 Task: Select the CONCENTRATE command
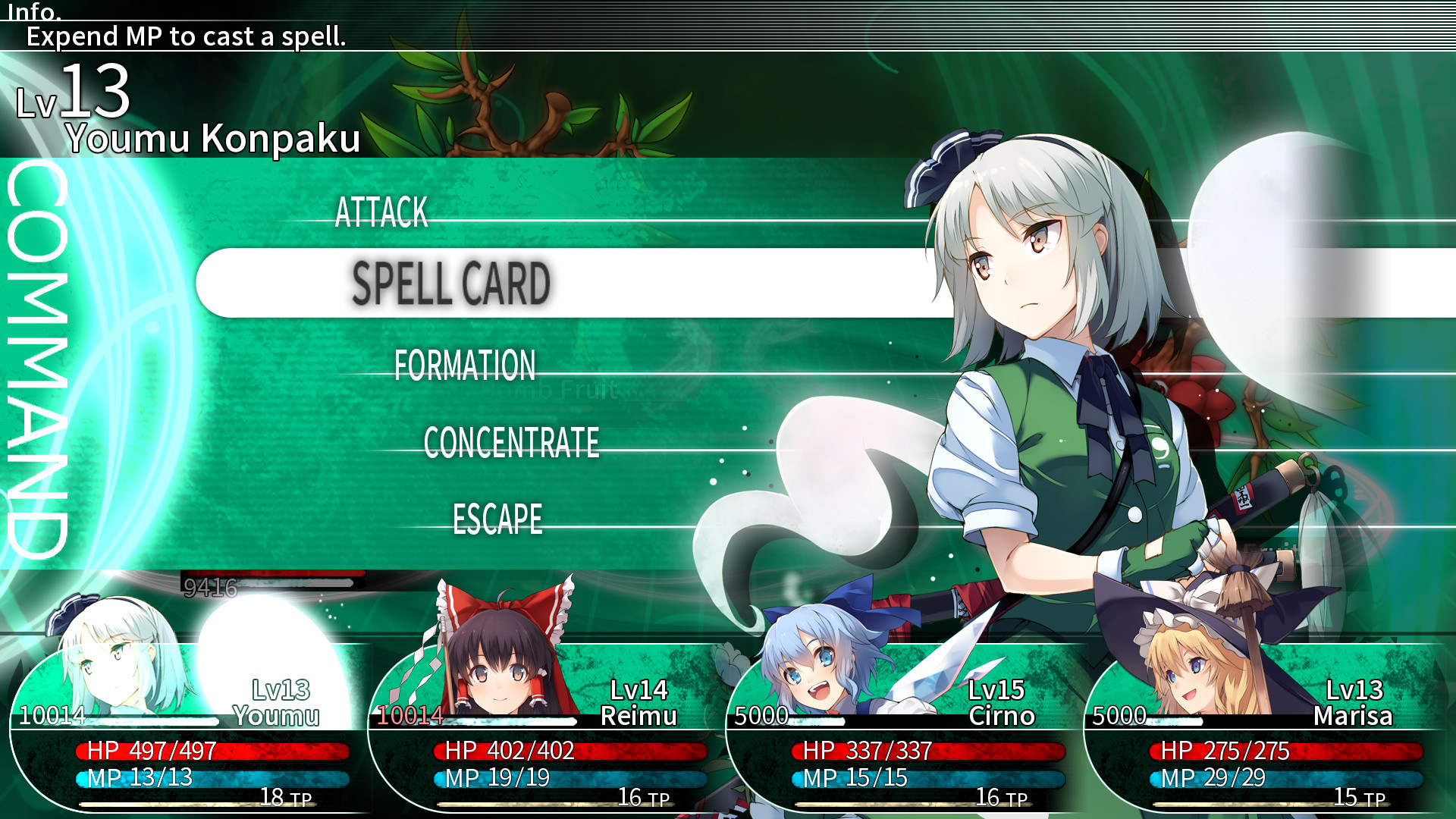[512, 443]
